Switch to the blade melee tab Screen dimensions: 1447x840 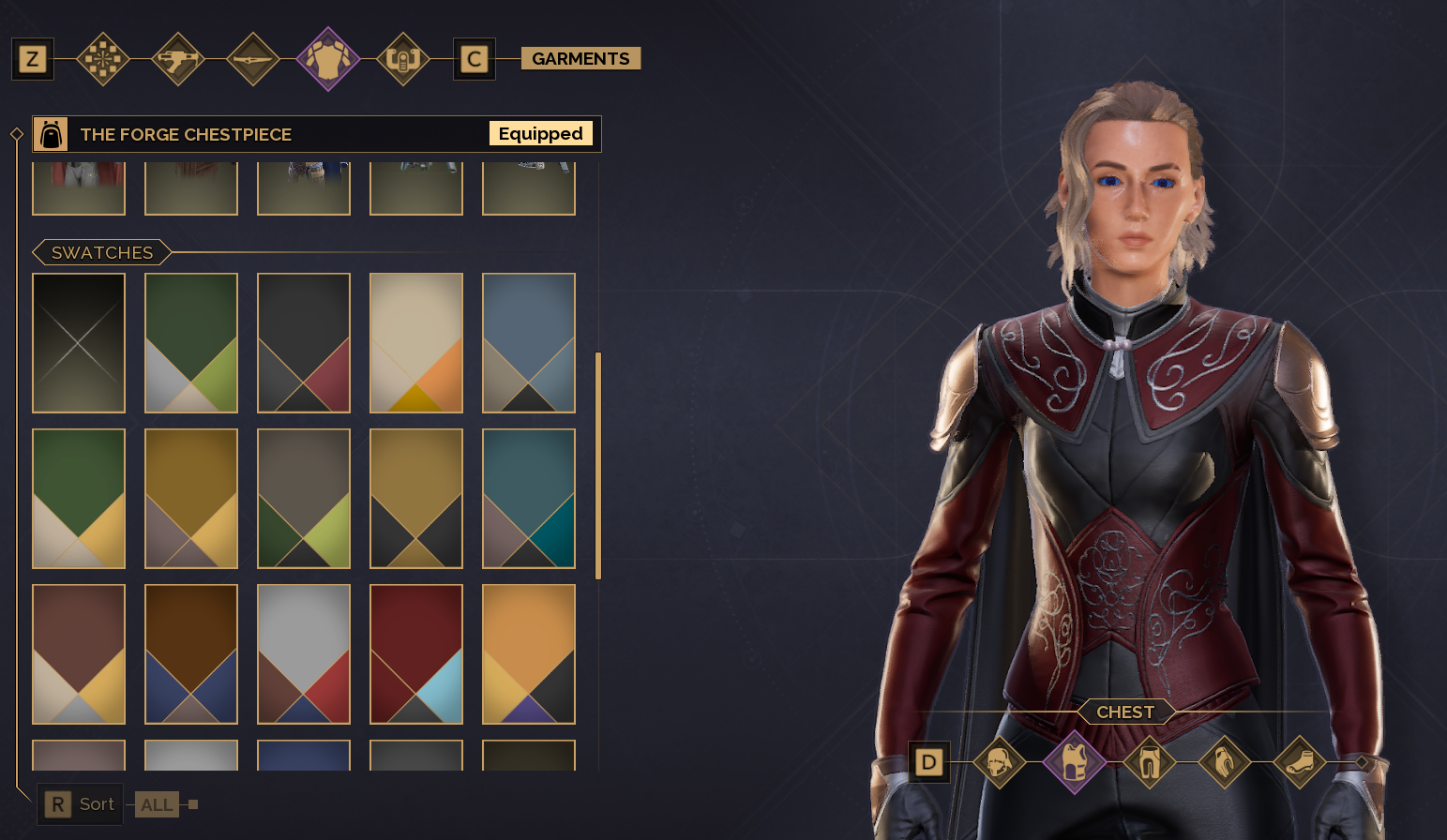point(253,59)
